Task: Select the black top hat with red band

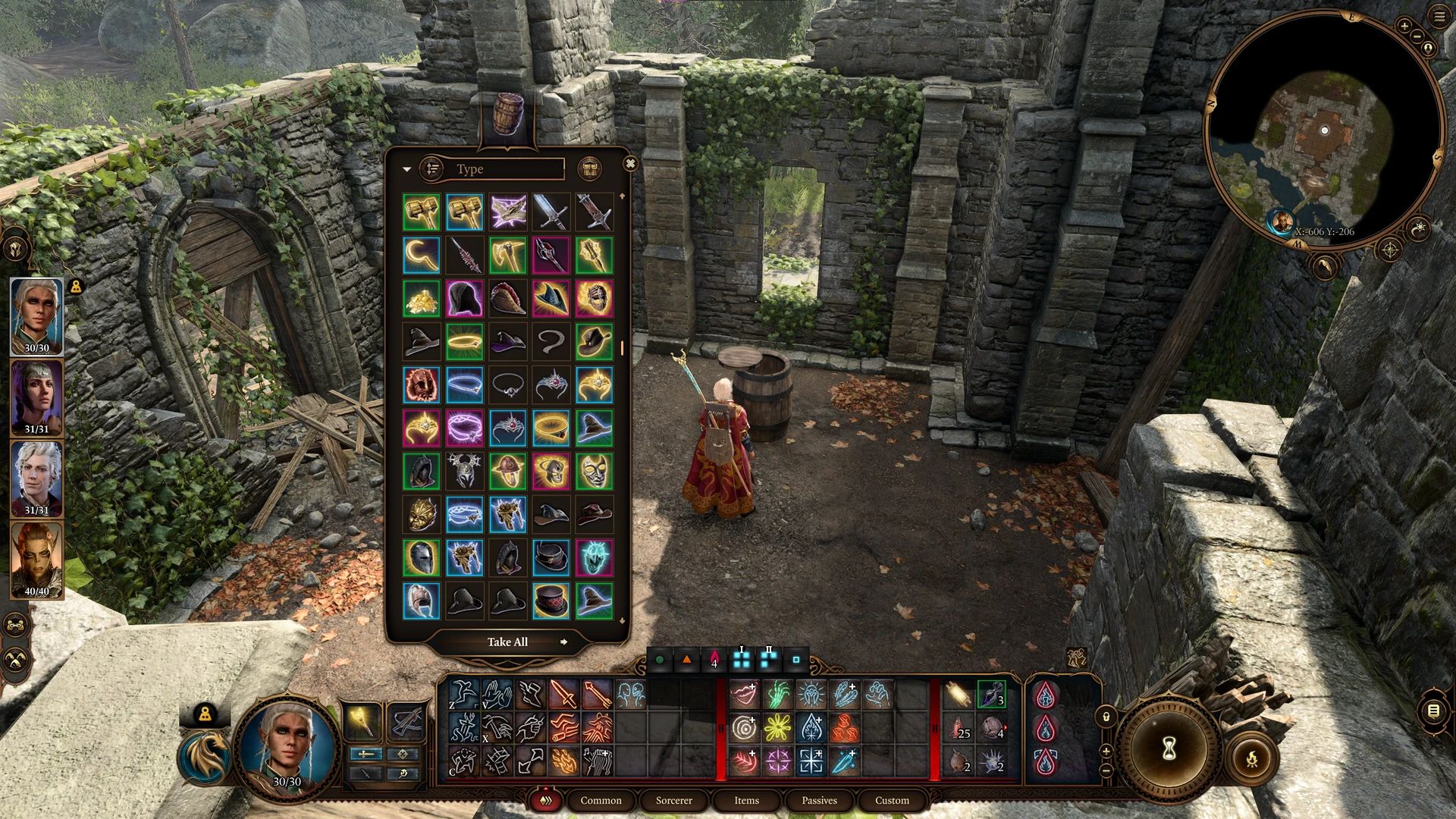Action: click(551, 557)
